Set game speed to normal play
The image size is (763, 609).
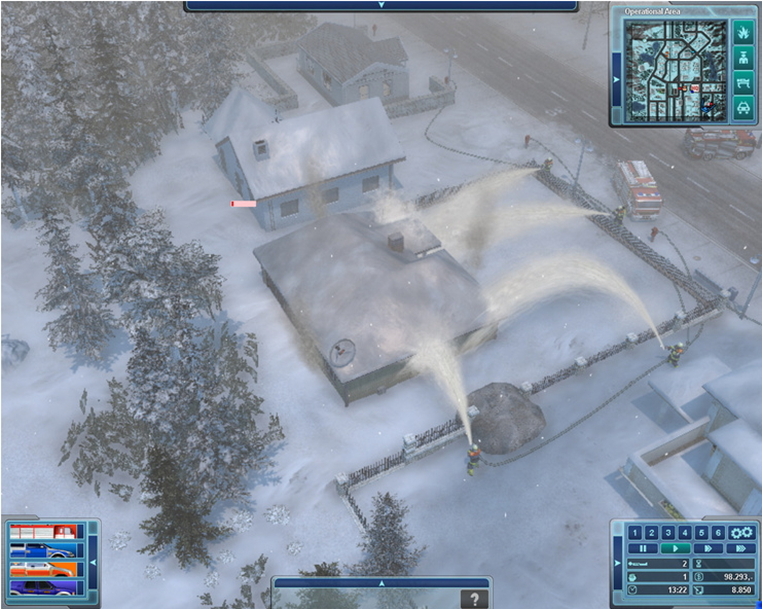click(677, 549)
